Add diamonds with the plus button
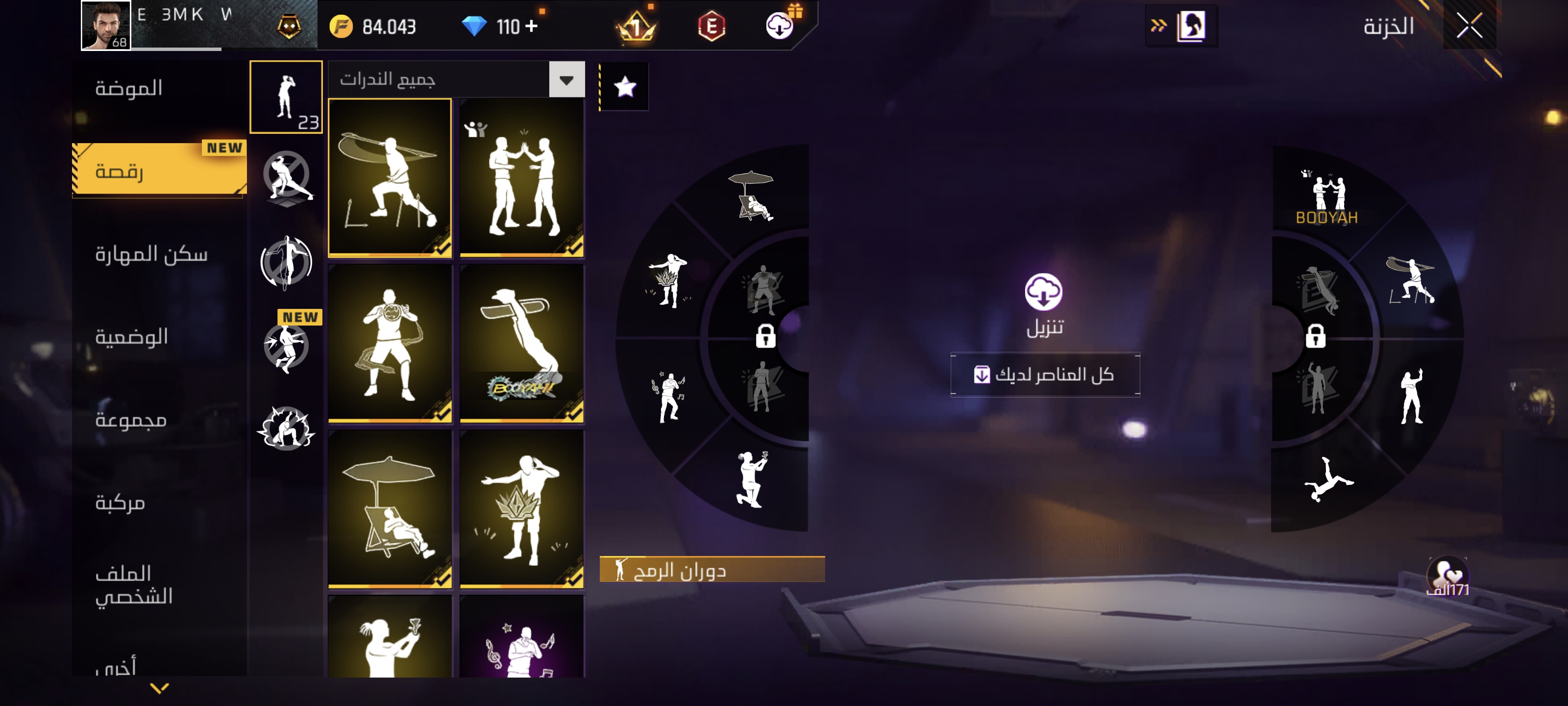Image resolution: width=1568 pixels, height=706 pixels. click(531, 26)
